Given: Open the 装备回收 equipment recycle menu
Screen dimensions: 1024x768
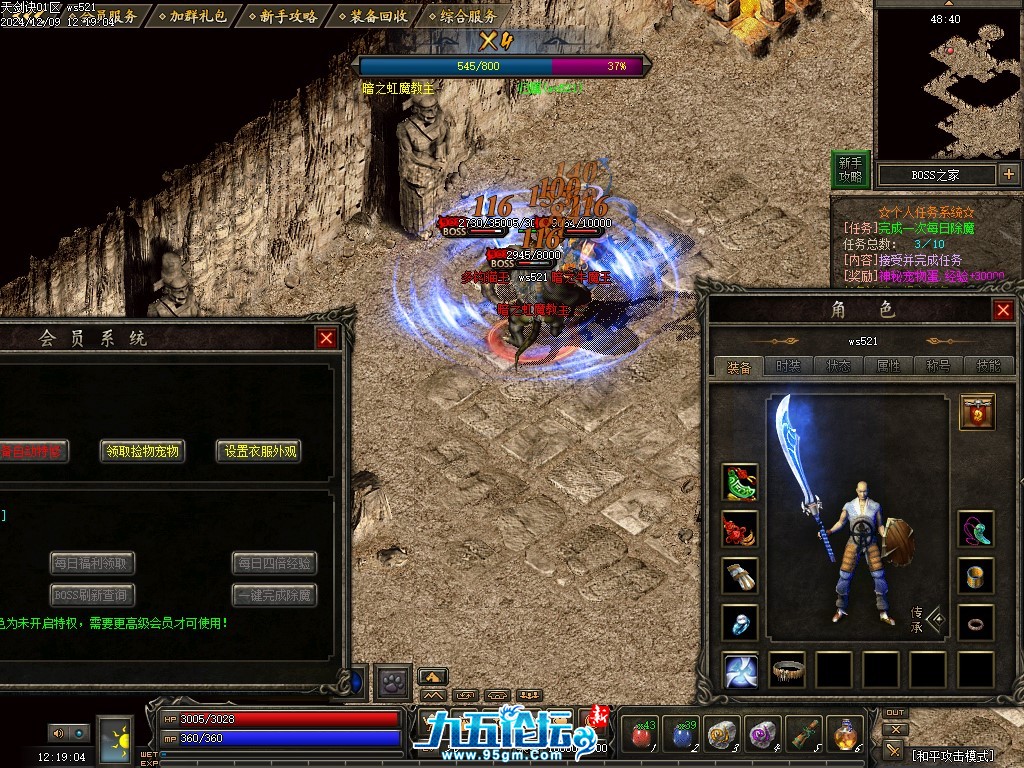Looking at the screenshot, I should click(371, 16).
